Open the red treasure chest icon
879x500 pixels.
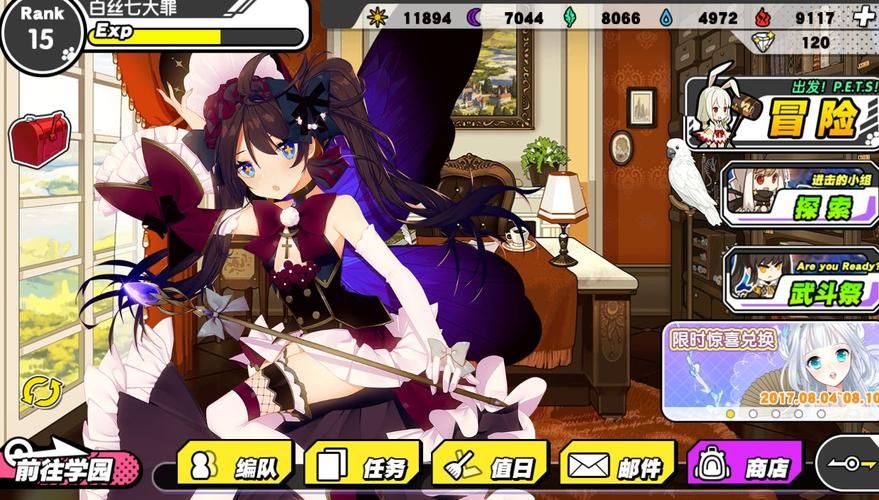[x=39, y=137]
